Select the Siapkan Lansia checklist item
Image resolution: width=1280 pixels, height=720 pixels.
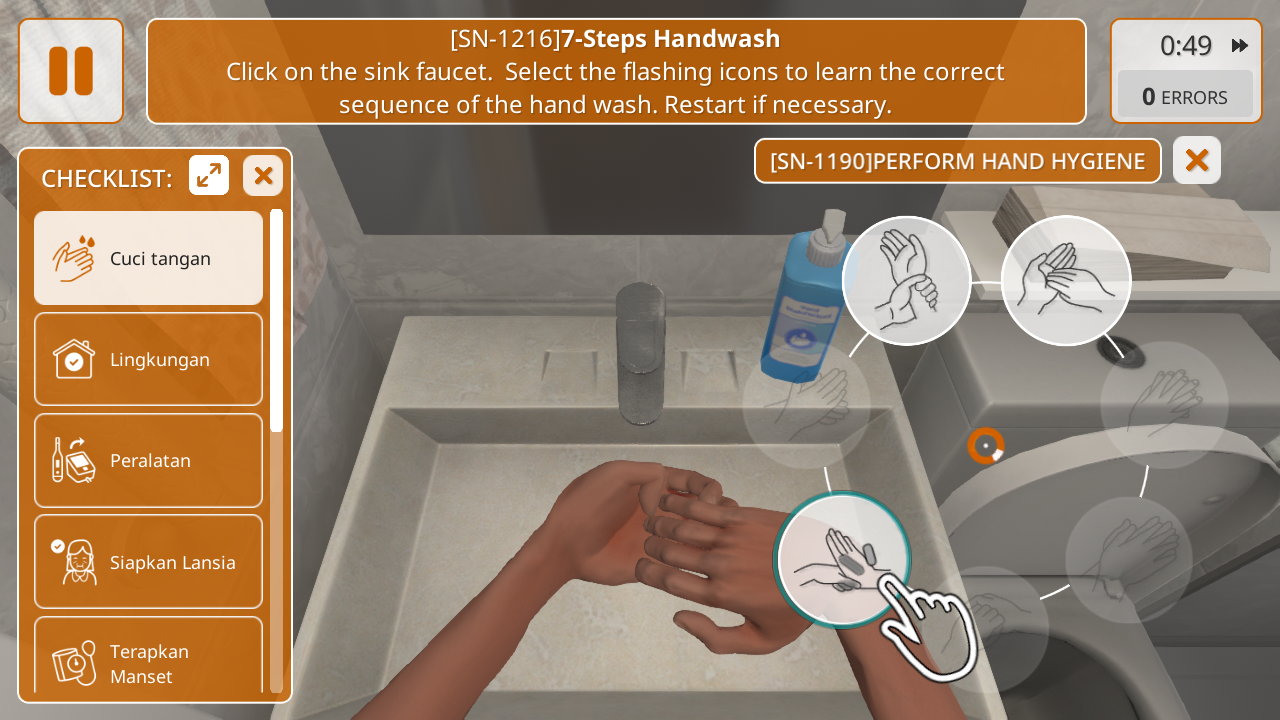[149, 562]
